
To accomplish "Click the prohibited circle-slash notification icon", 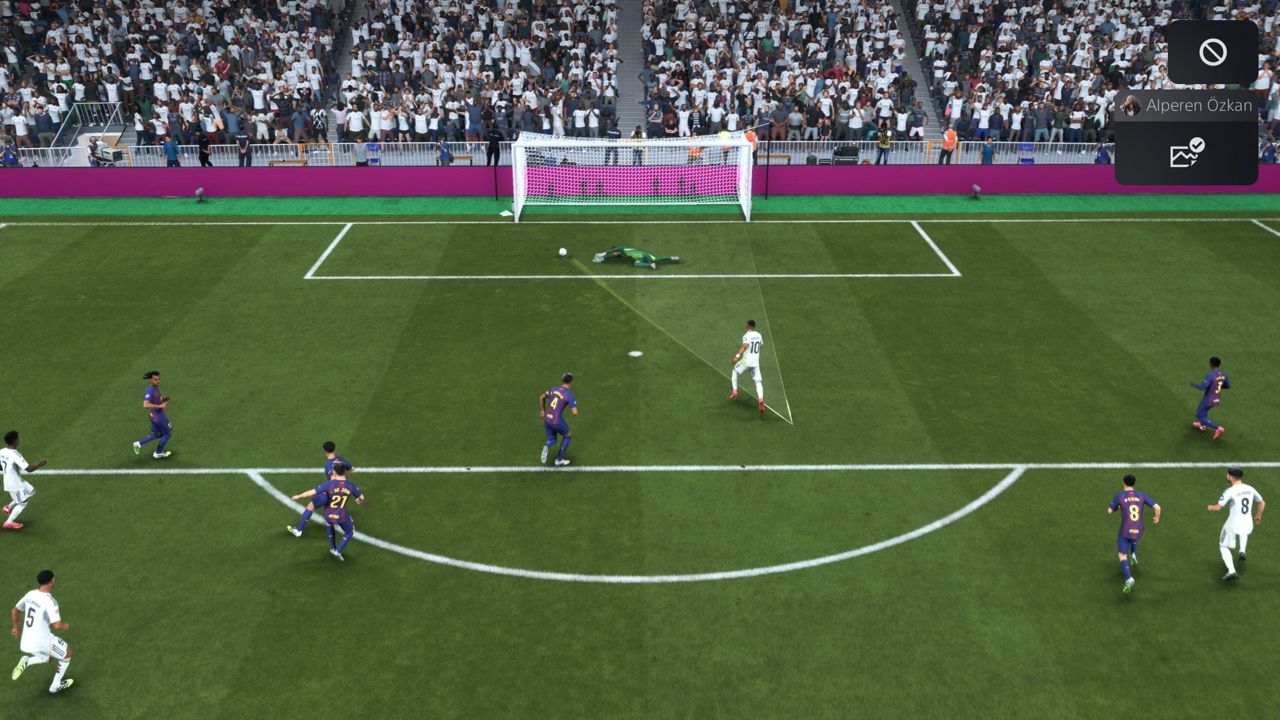I will [x=1212, y=52].
